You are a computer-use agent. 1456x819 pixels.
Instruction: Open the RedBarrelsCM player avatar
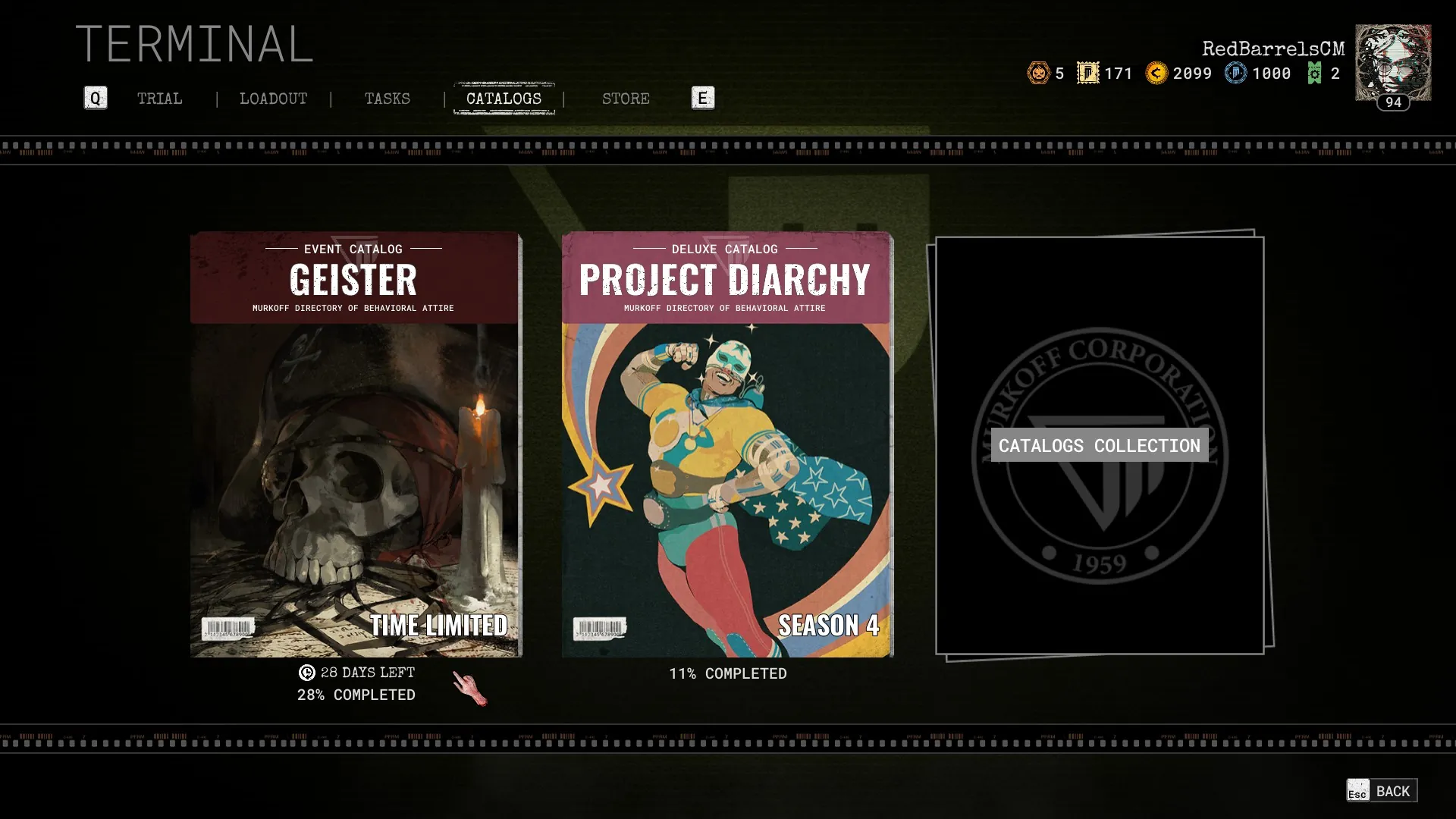(1393, 63)
